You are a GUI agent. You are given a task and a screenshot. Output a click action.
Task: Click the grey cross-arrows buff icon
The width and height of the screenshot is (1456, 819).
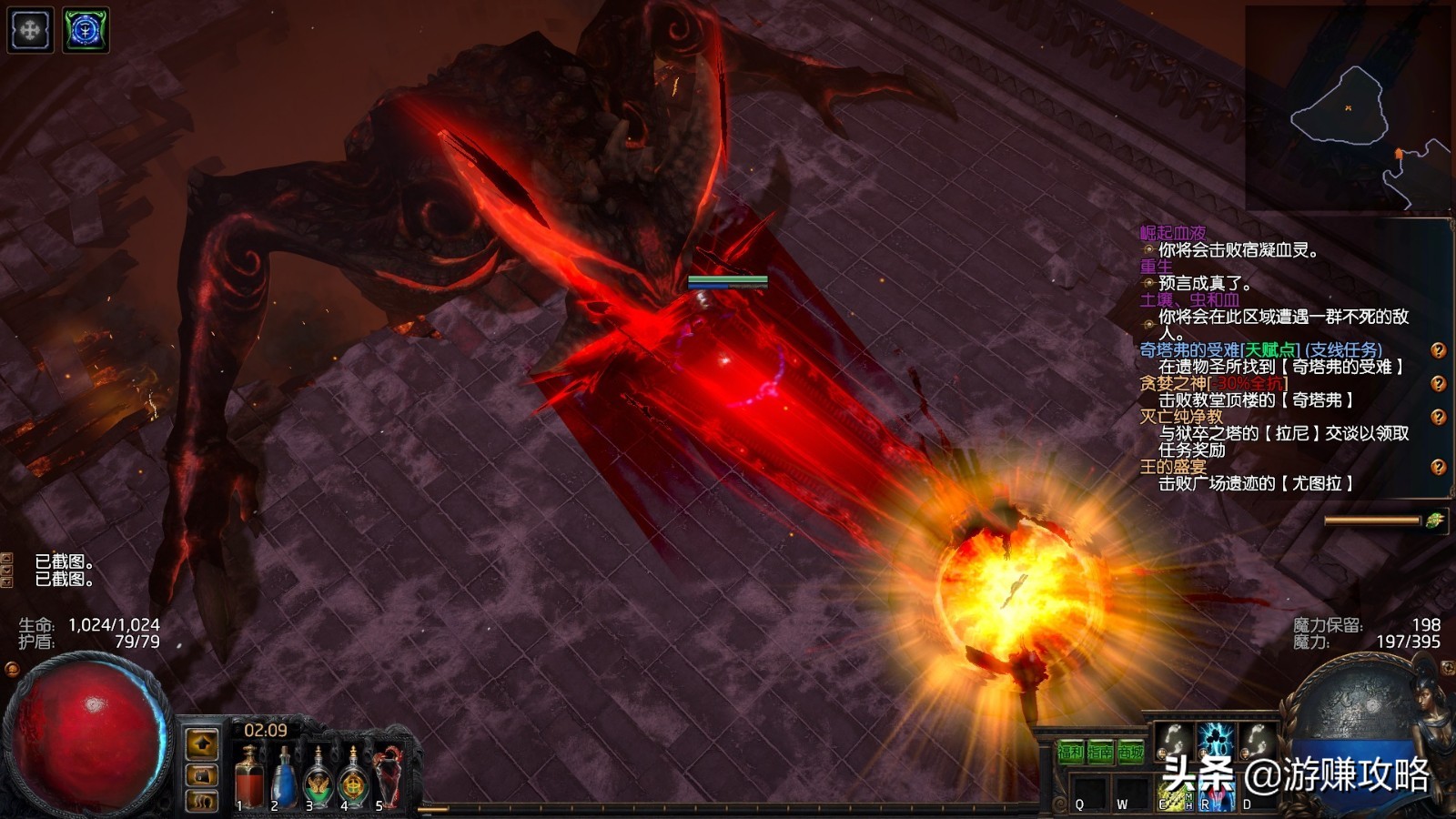coord(30,30)
